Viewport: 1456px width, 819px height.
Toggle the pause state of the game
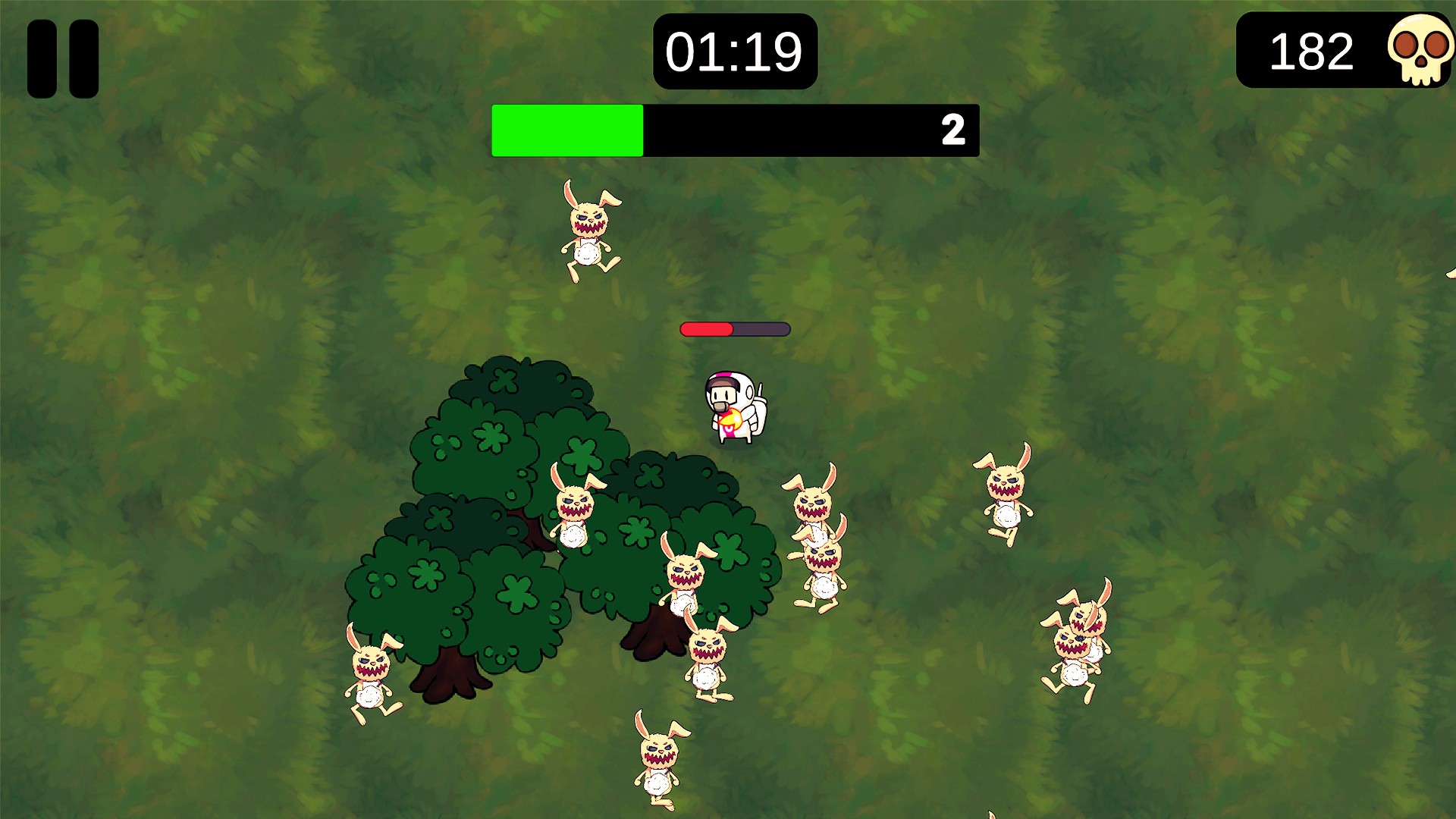pos(63,57)
